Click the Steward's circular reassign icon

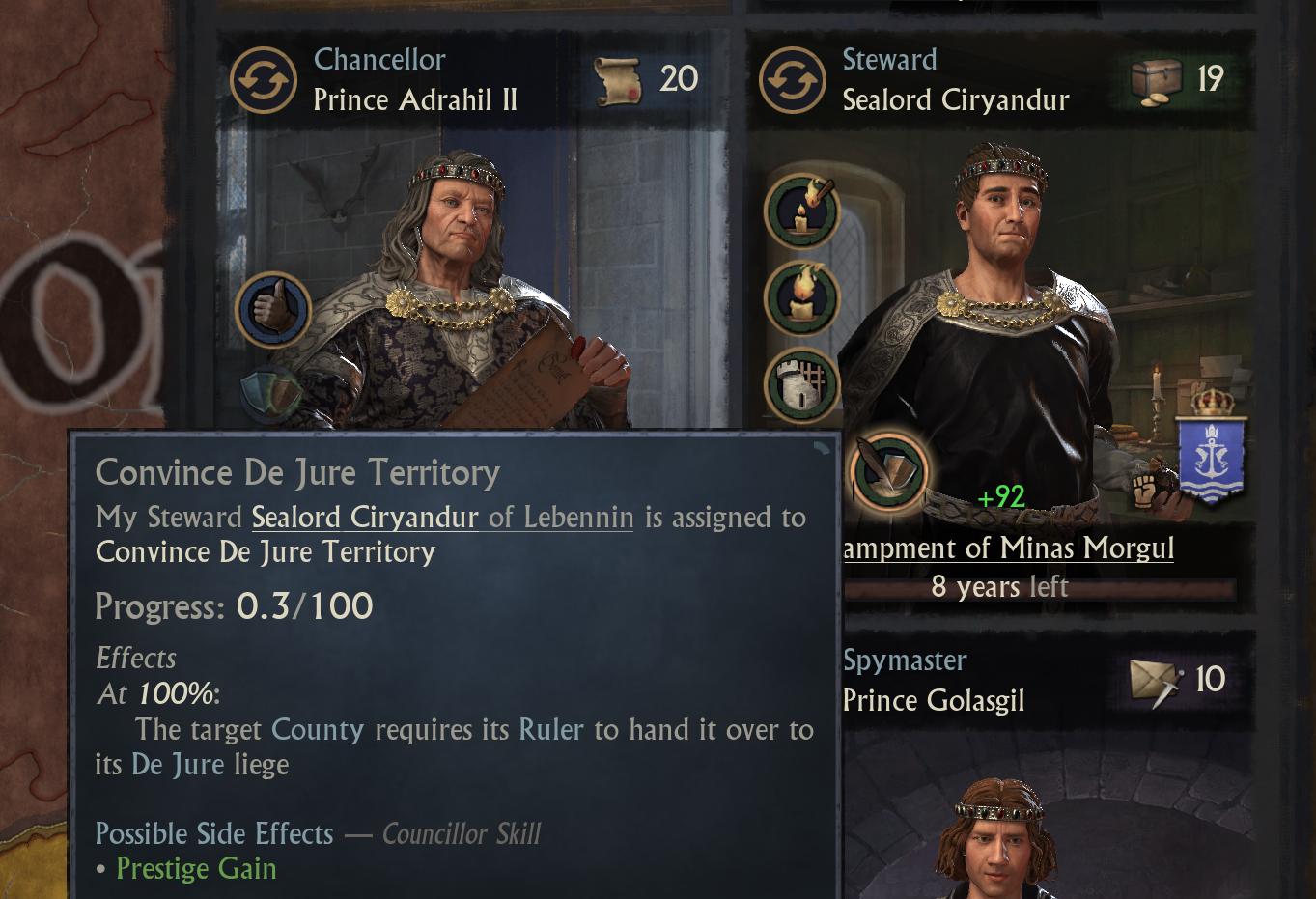pyautogui.click(x=792, y=78)
